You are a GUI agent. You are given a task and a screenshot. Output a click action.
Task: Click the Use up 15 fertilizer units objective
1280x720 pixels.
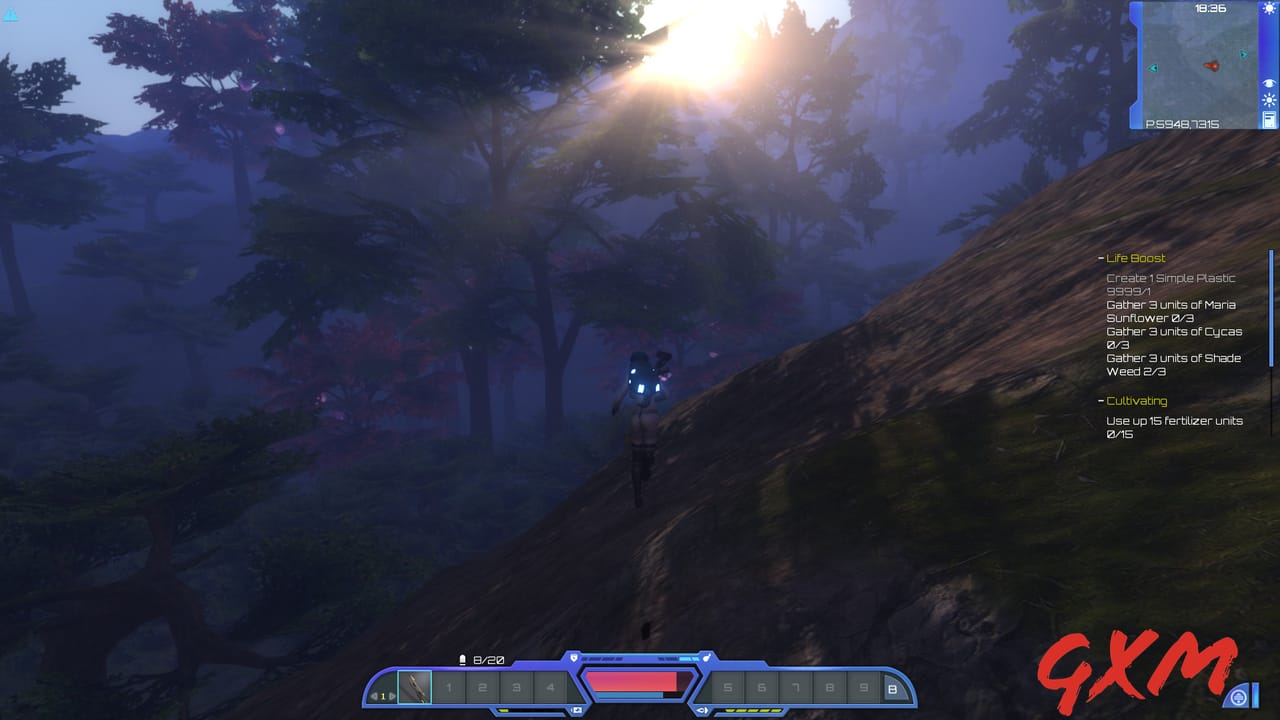click(1176, 421)
